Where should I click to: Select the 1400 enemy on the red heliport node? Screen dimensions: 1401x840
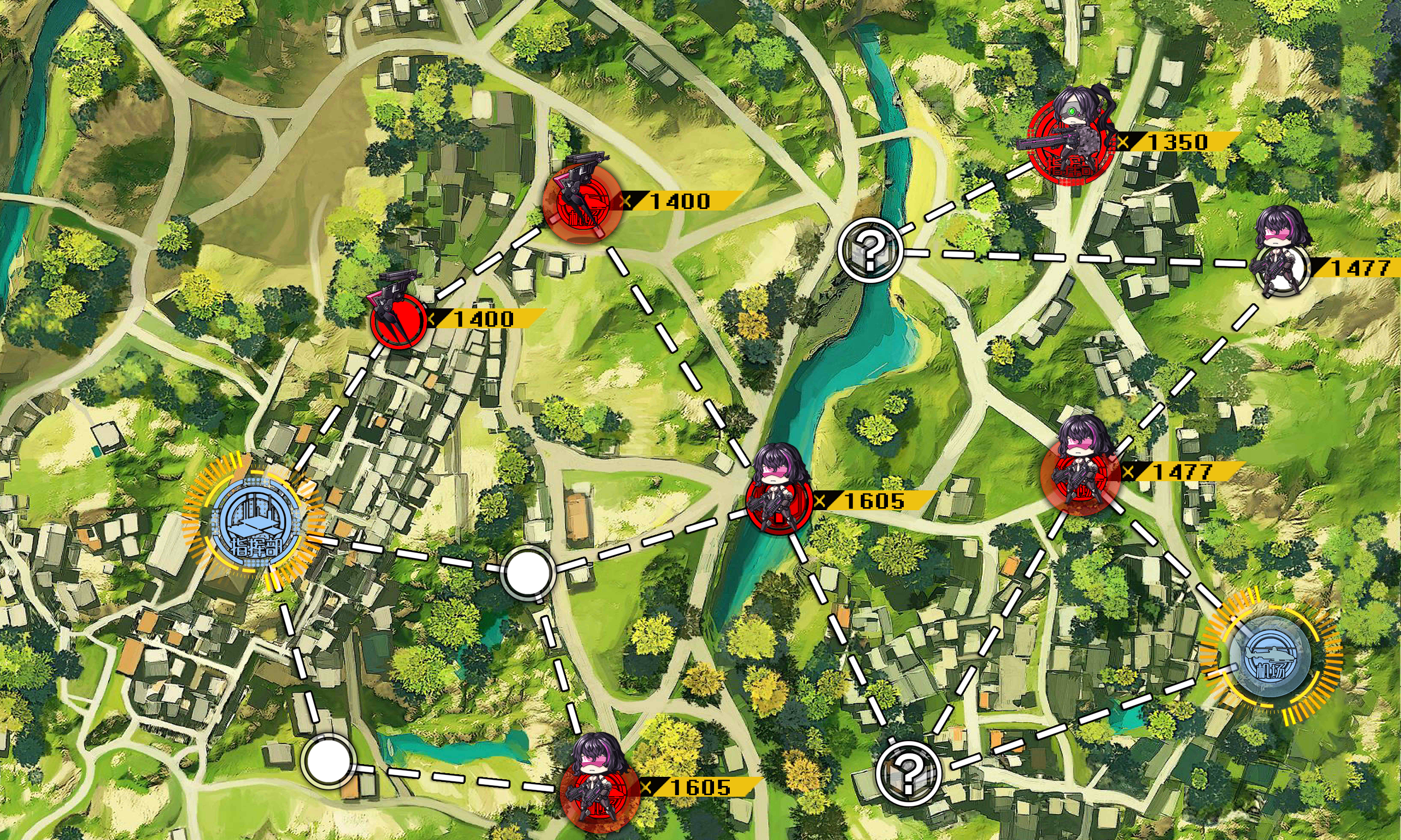tap(580, 204)
